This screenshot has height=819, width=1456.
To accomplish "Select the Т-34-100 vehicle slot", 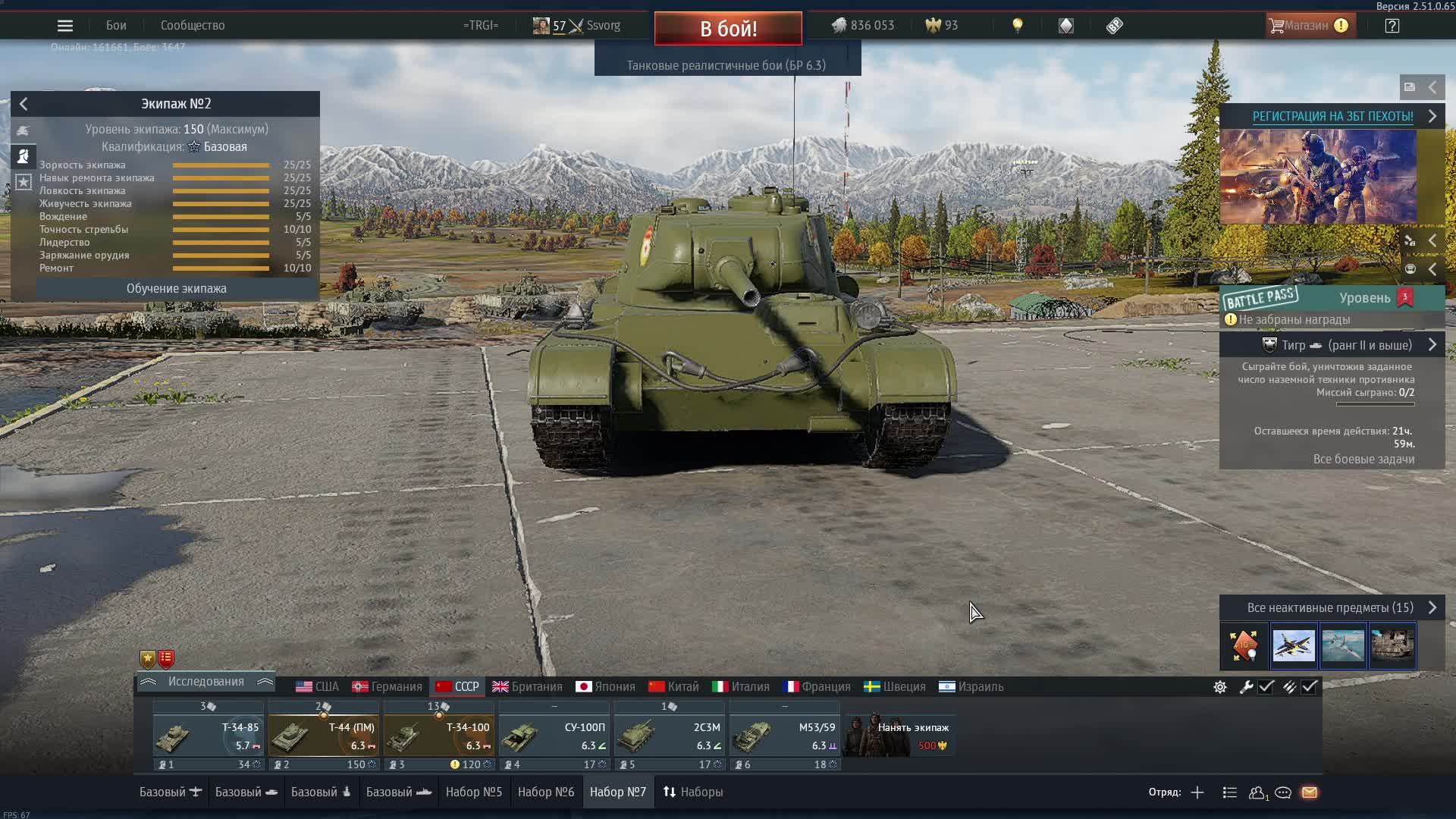I will tap(438, 735).
